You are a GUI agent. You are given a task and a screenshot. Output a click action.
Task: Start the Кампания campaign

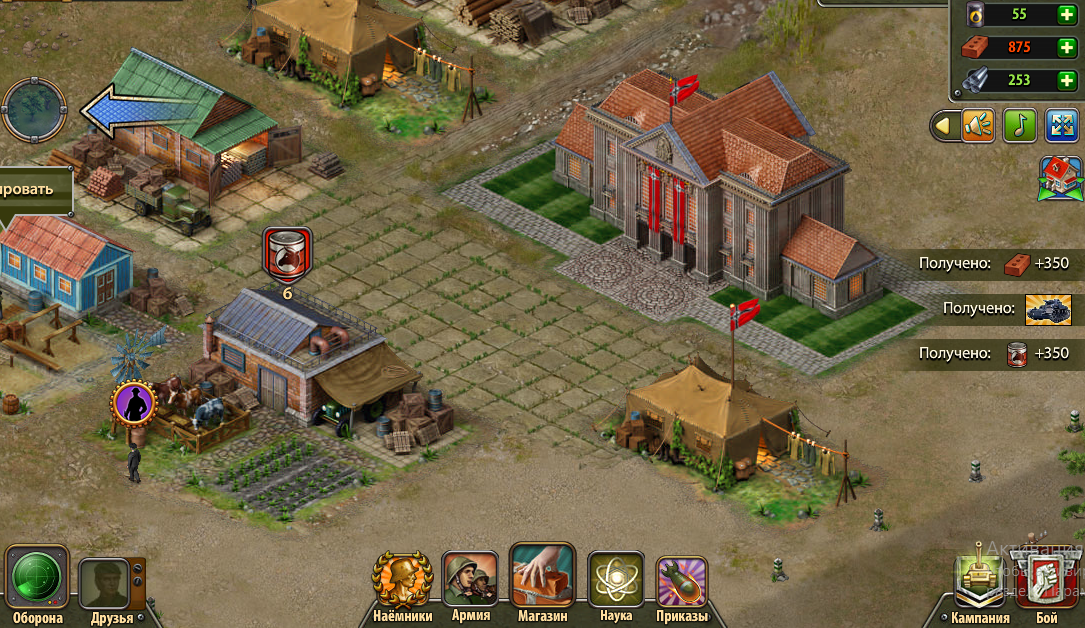pos(979,580)
